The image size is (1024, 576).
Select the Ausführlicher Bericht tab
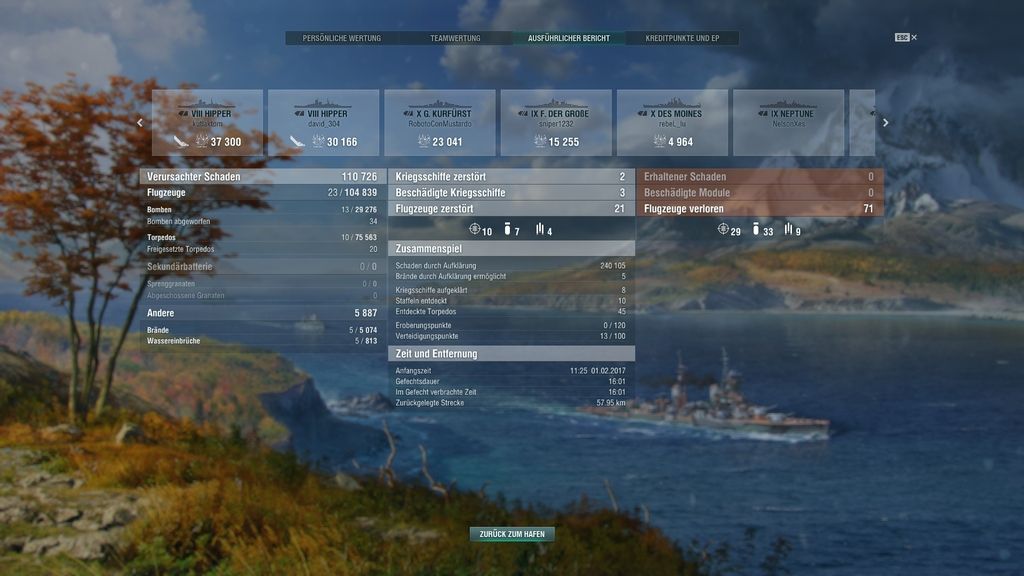[568, 38]
